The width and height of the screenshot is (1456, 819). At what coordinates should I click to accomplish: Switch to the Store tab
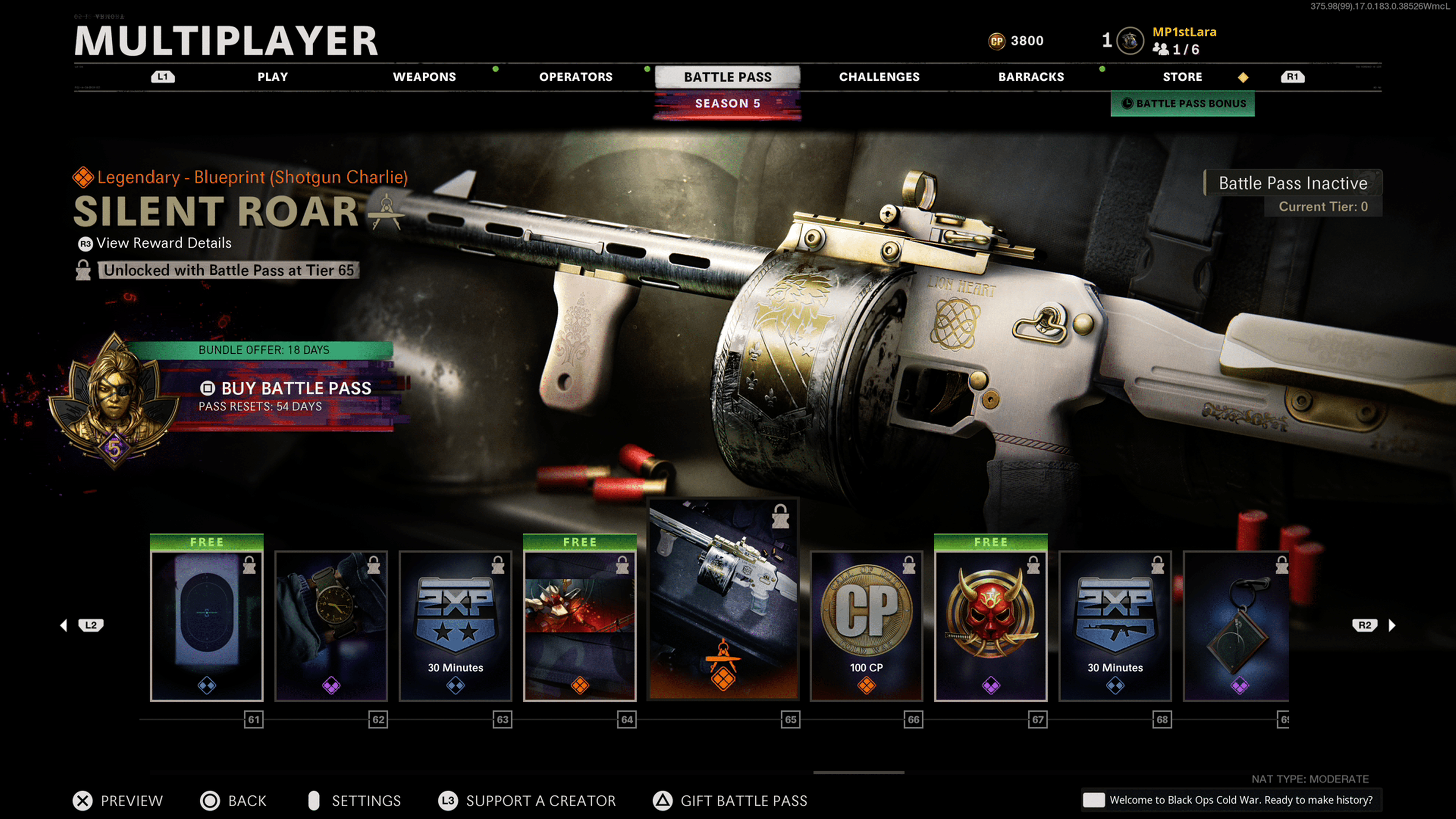point(1182,77)
